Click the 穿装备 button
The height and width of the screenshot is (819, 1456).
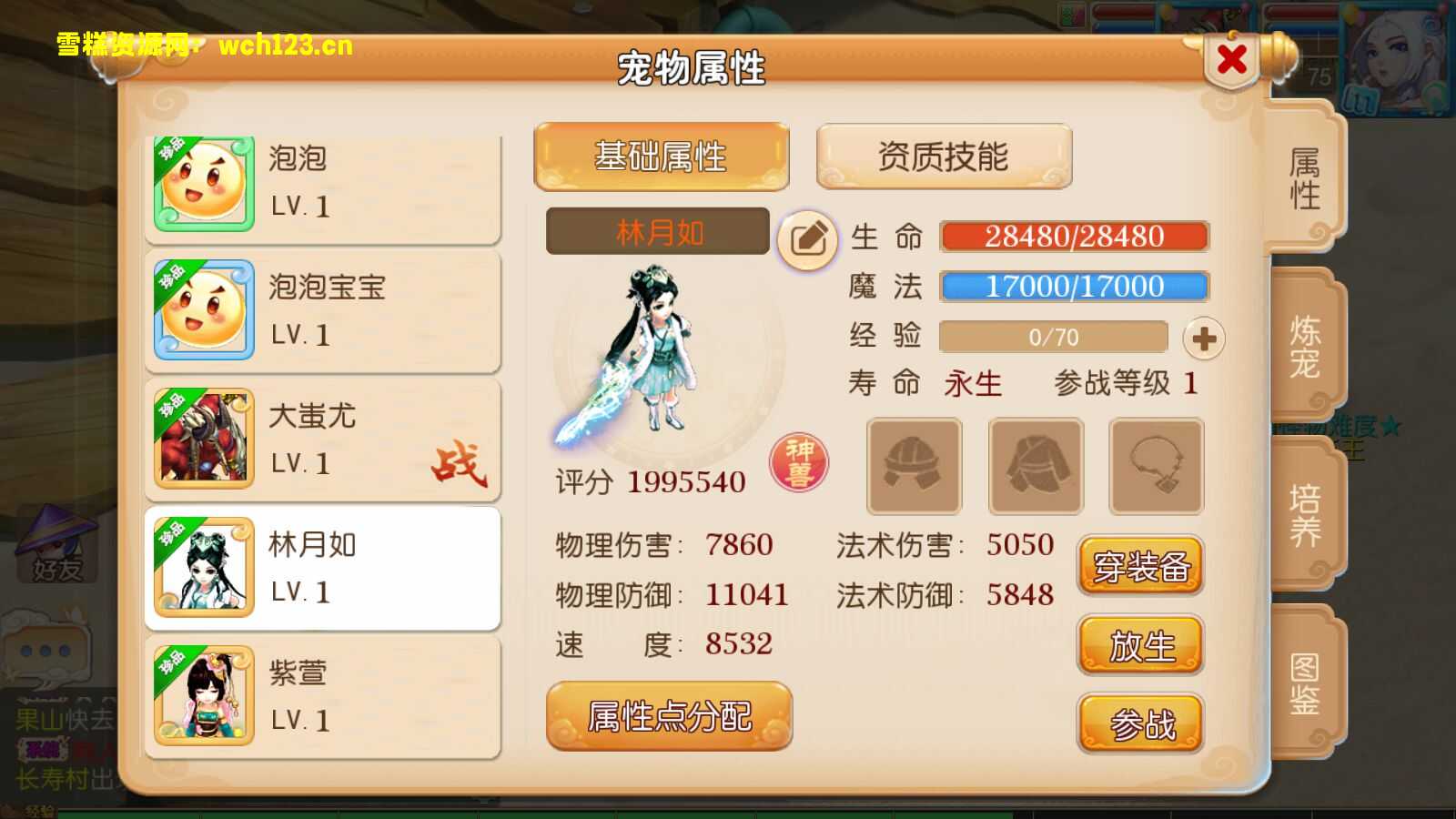click(1140, 566)
